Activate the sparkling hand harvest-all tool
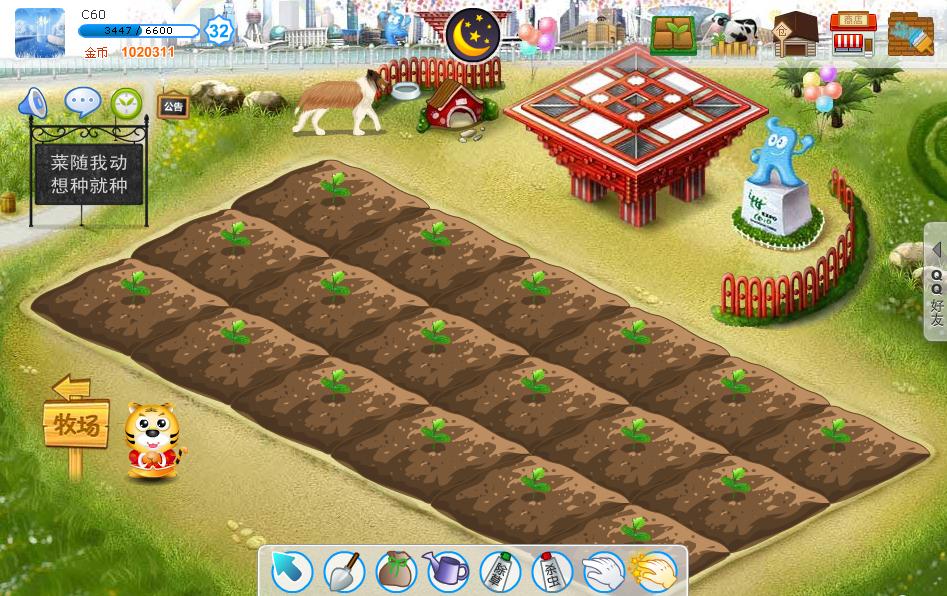Image resolution: width=947 pixels, height=596 pixels. point(655,571)
